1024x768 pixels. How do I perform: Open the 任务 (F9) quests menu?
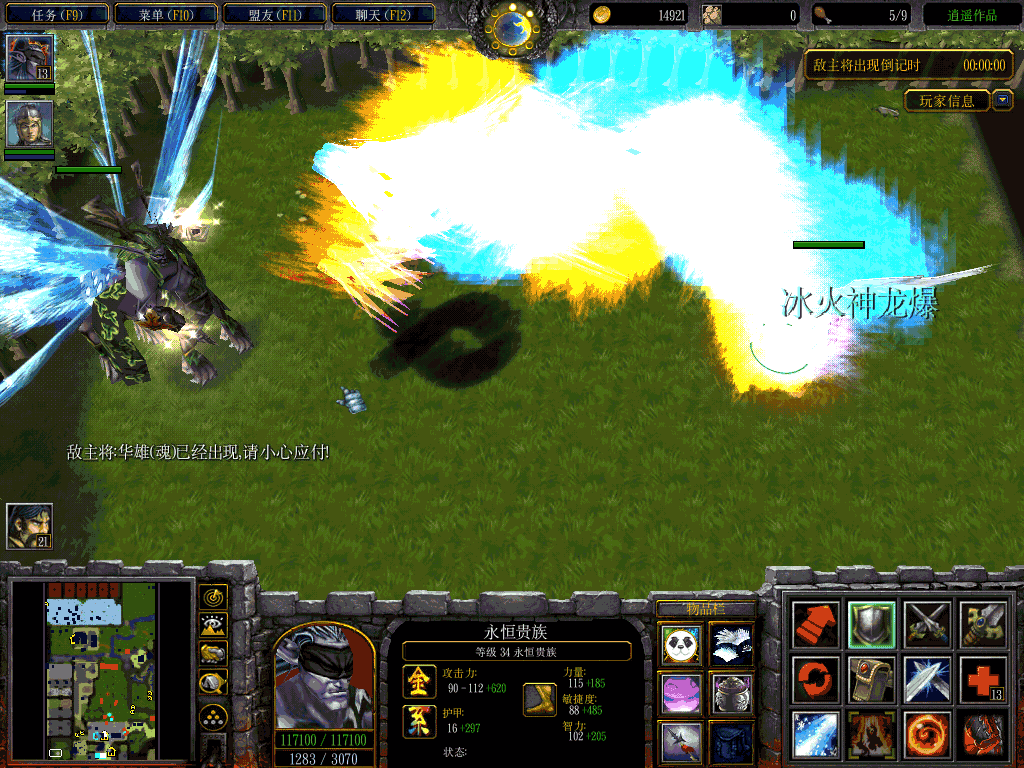[56, 15]
